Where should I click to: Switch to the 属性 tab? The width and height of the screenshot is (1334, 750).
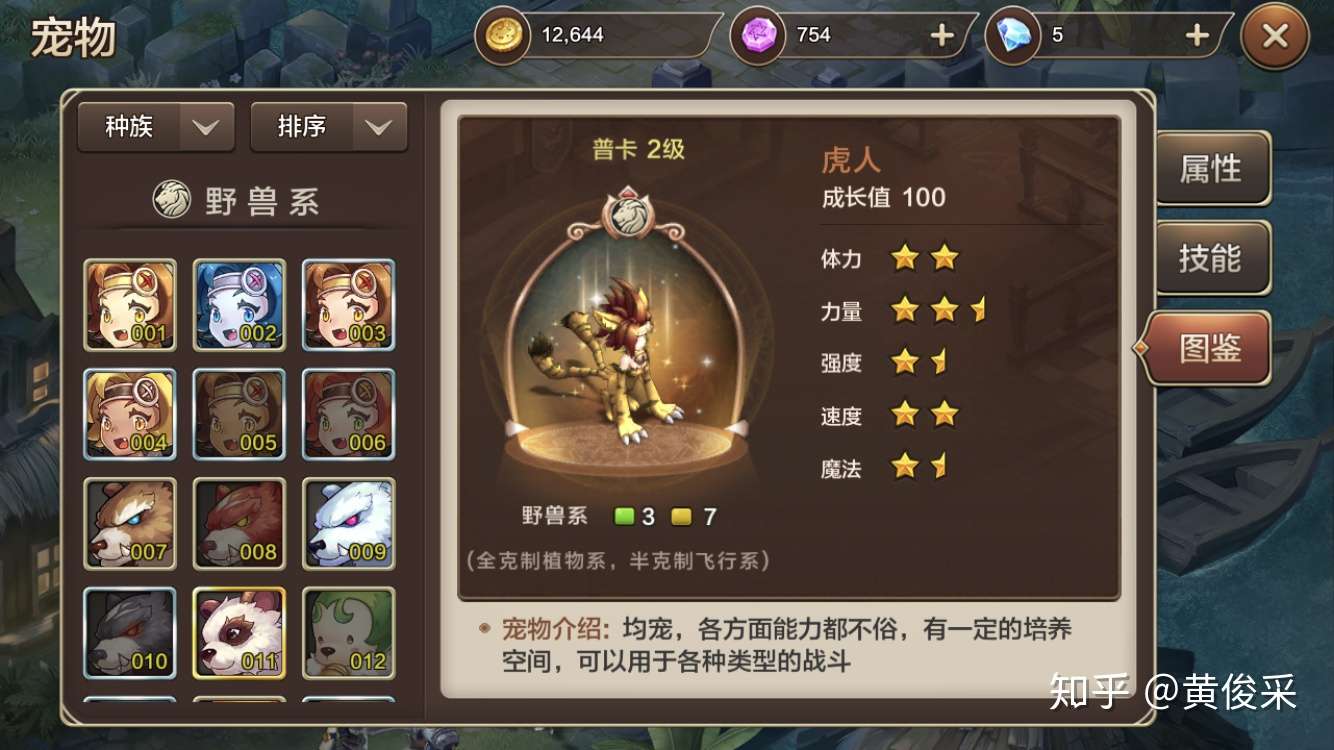click(x=1213, y=170)
